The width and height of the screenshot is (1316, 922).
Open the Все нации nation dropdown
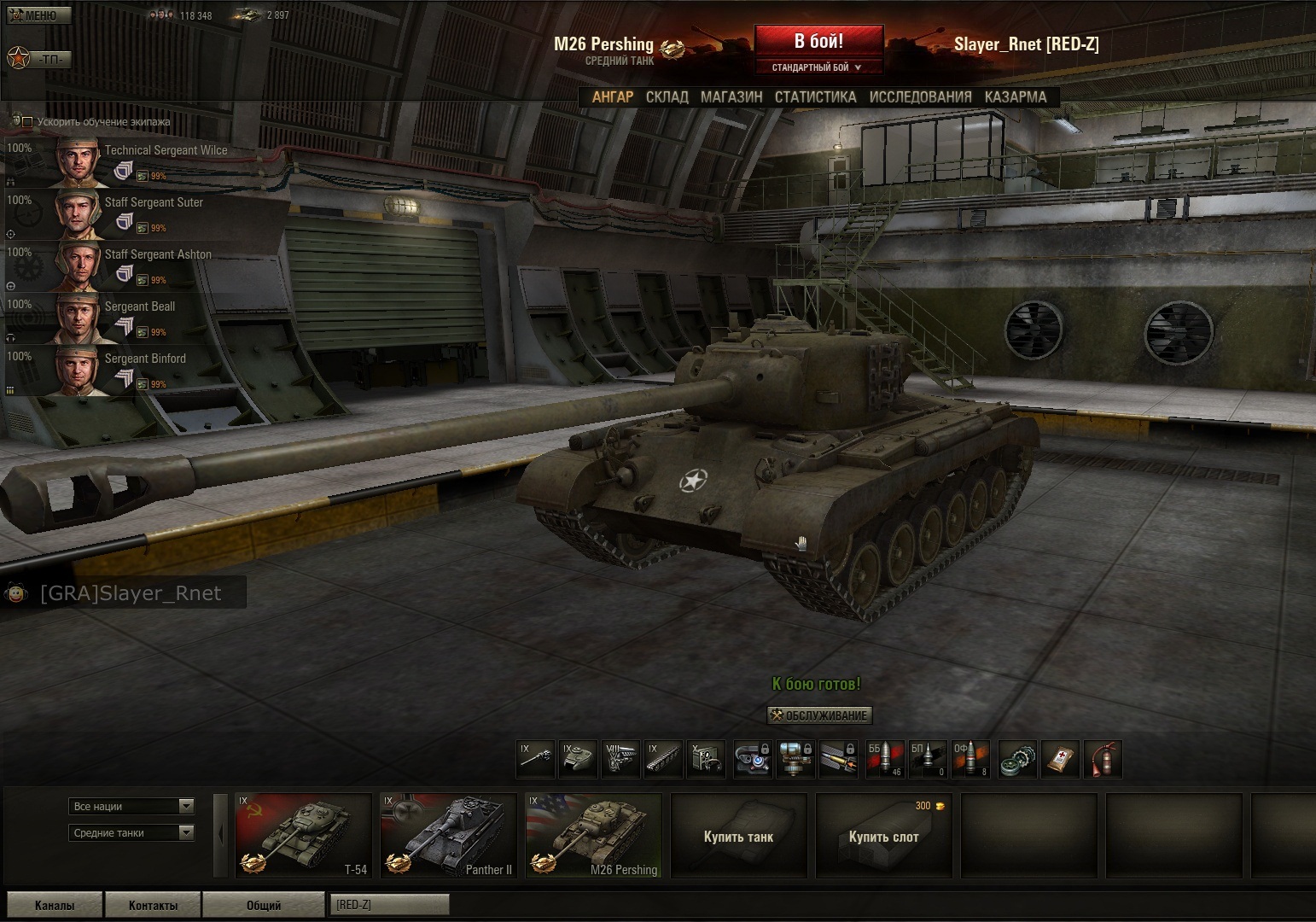(131, 806)
